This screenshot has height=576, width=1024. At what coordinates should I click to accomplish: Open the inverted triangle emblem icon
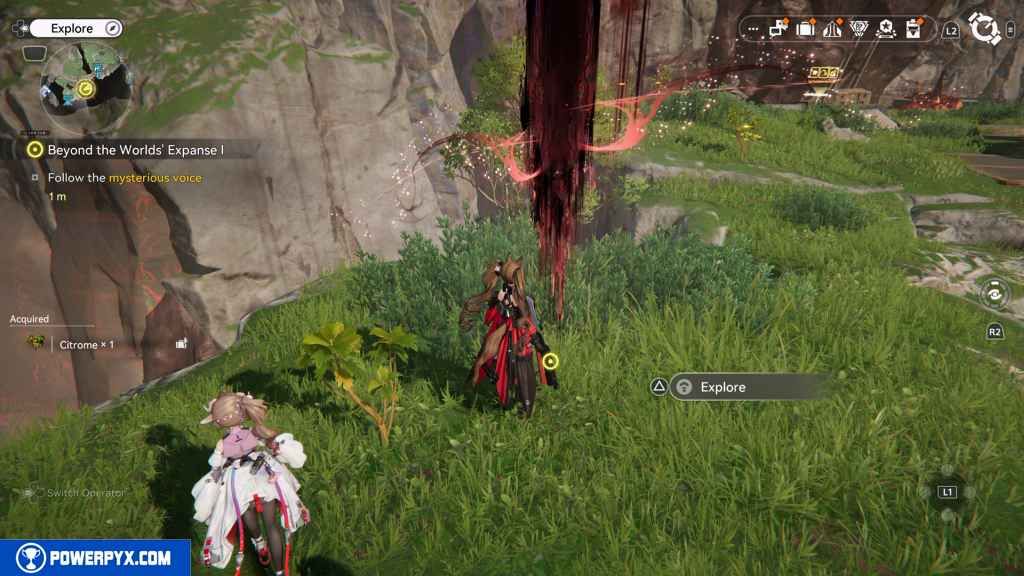tap(859, 30)
